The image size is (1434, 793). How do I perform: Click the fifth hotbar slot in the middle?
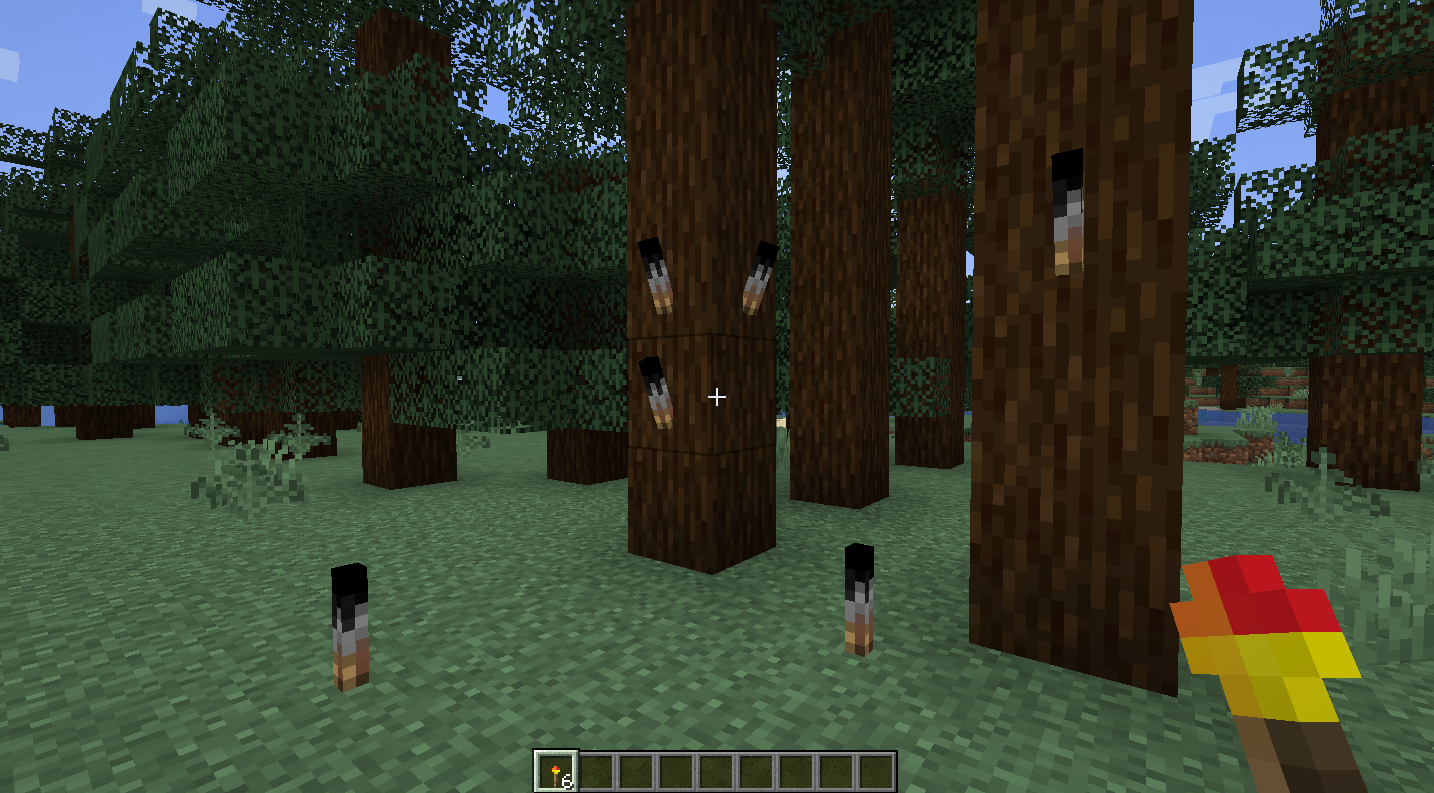[718, 769]
